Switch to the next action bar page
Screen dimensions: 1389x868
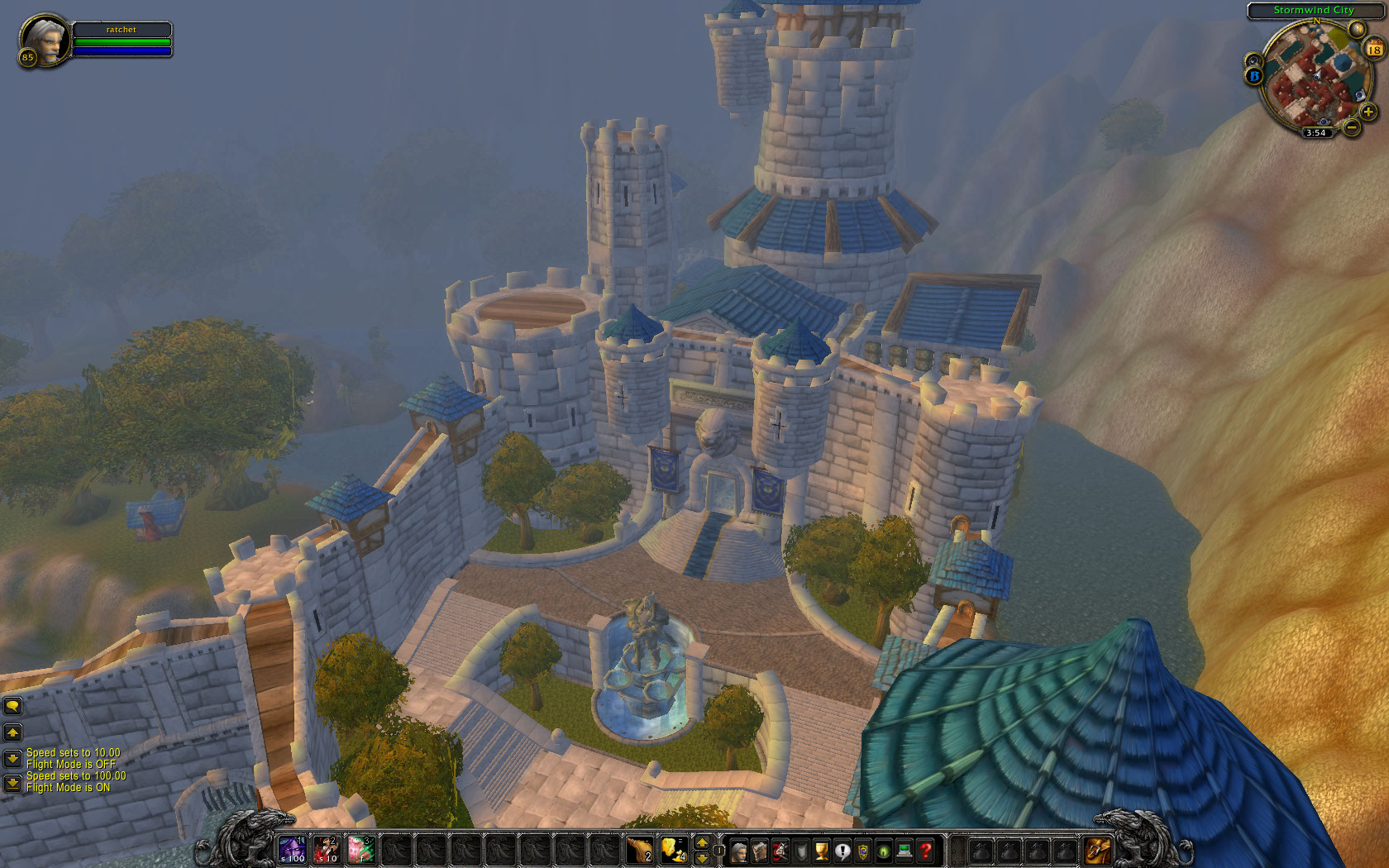[702, 856]
